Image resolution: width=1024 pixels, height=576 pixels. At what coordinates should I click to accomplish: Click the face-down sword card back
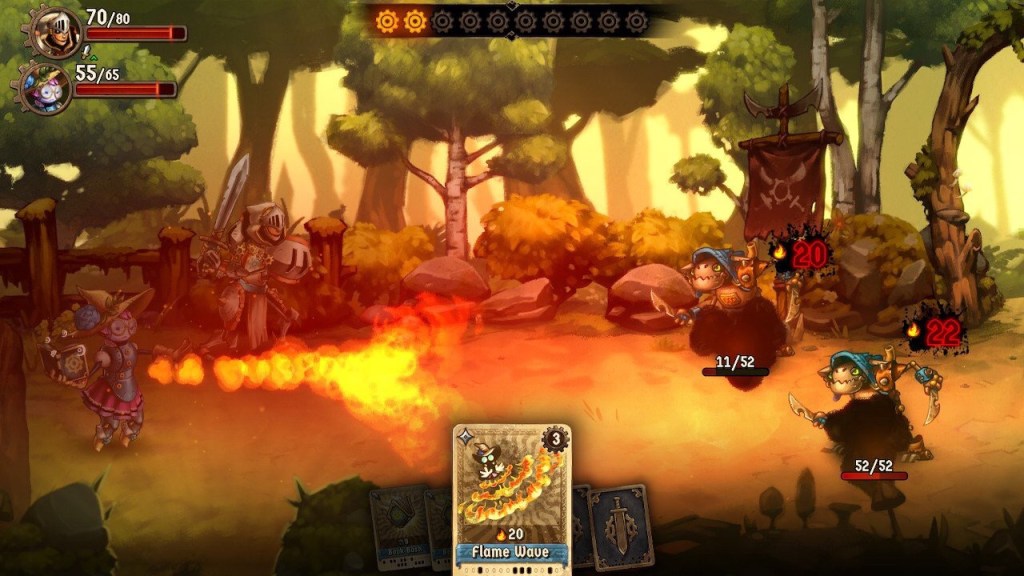coord(621,525)
